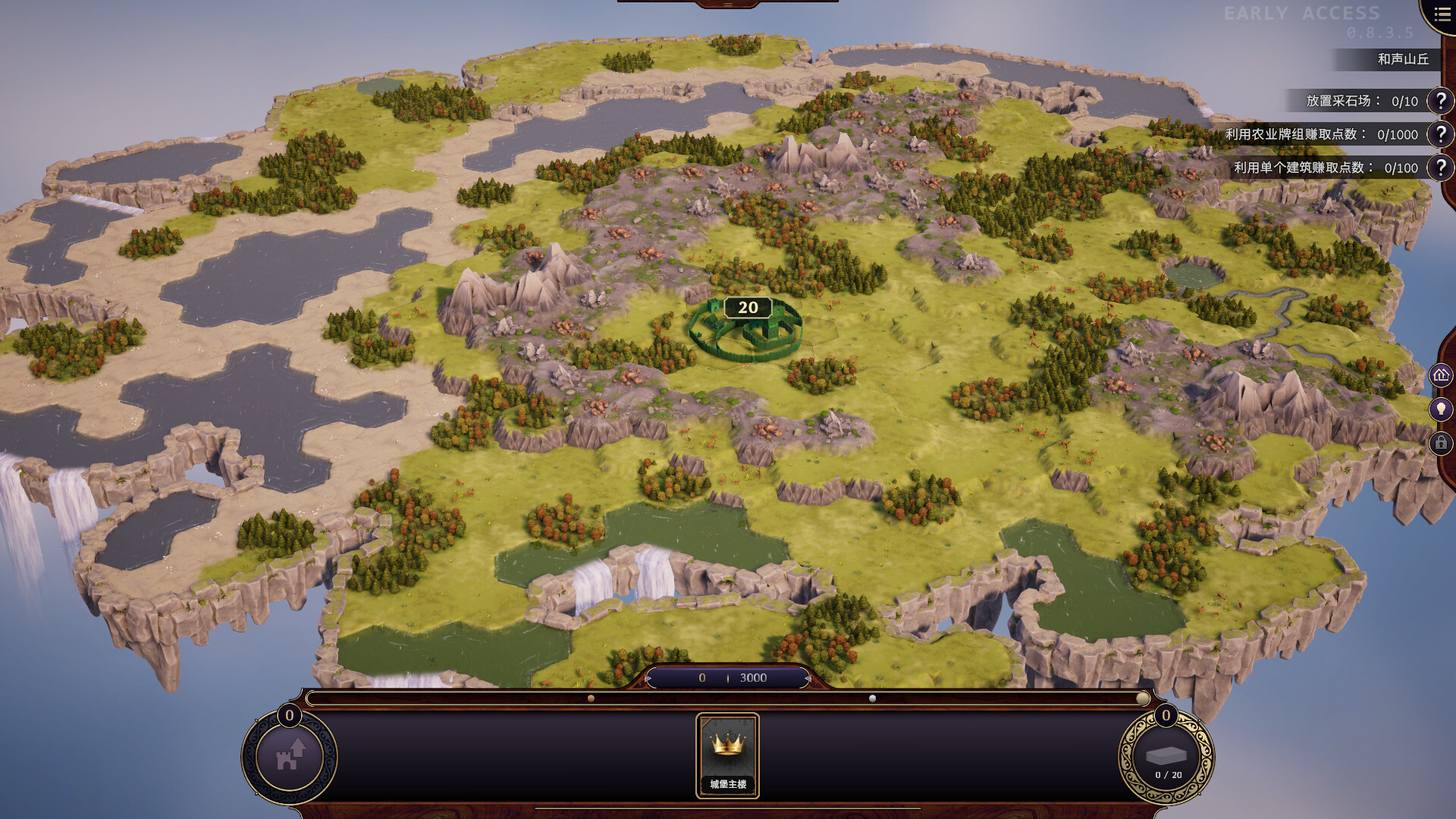The width and height of the screenshot is (1456, 819).
Task: Open the card deck pile button
Action: pyautogui.click(x=1166, y=758)
